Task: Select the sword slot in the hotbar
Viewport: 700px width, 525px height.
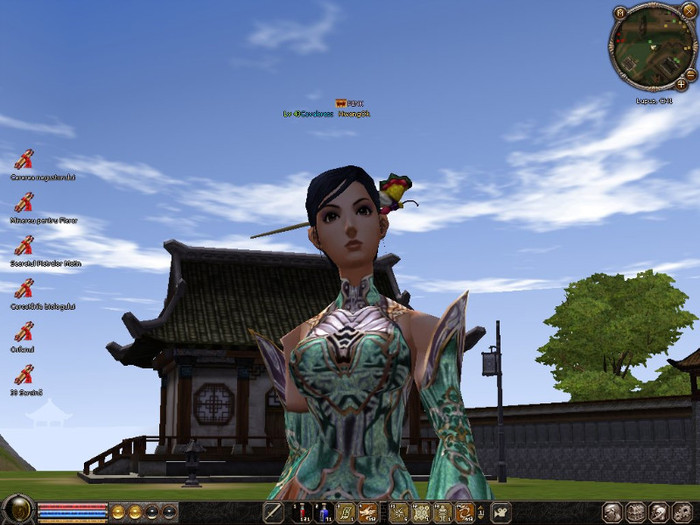Action: (x=273, y=513)
